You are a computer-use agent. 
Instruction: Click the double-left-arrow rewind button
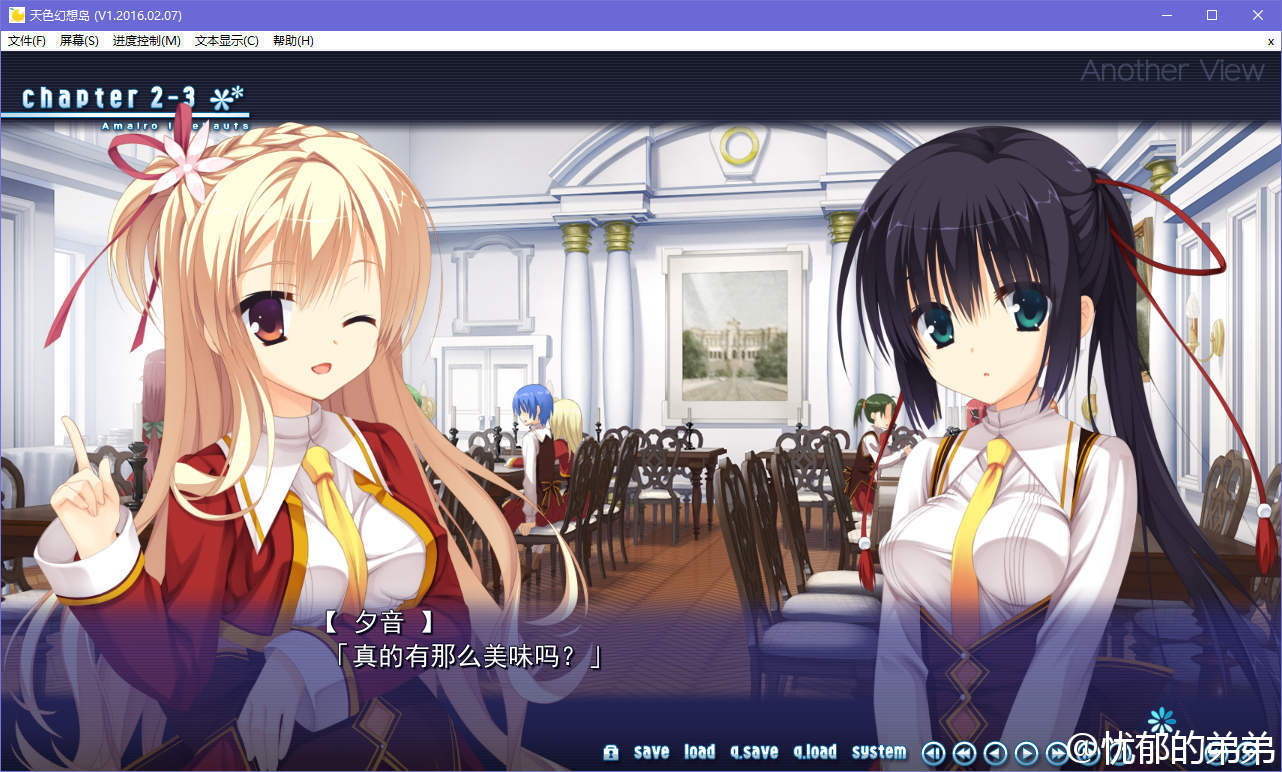pos(964,753)
